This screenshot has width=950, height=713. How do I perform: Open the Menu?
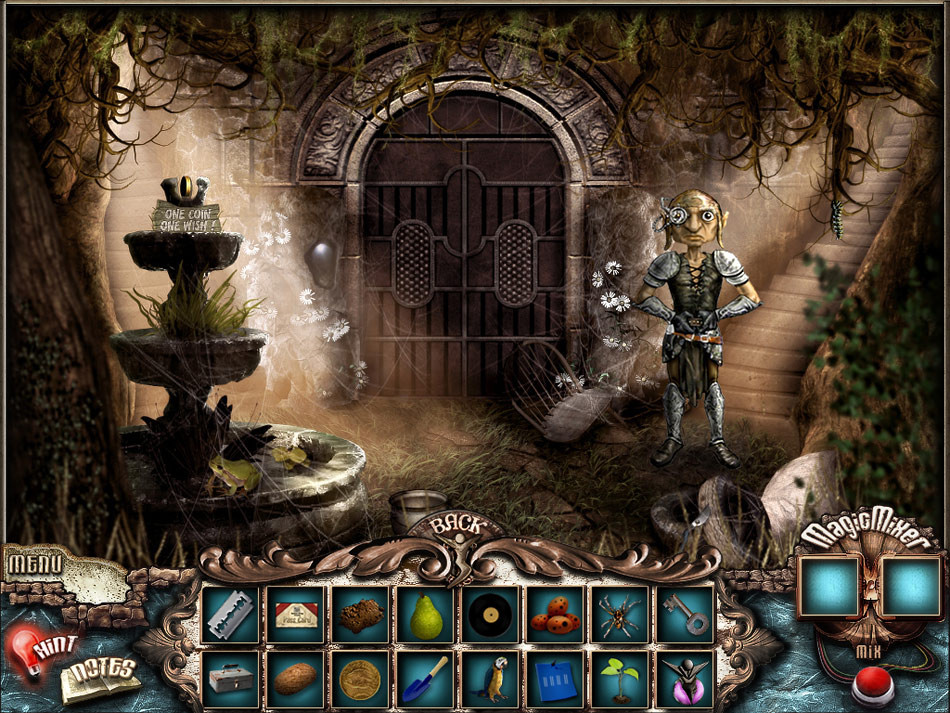coord(35,564)
